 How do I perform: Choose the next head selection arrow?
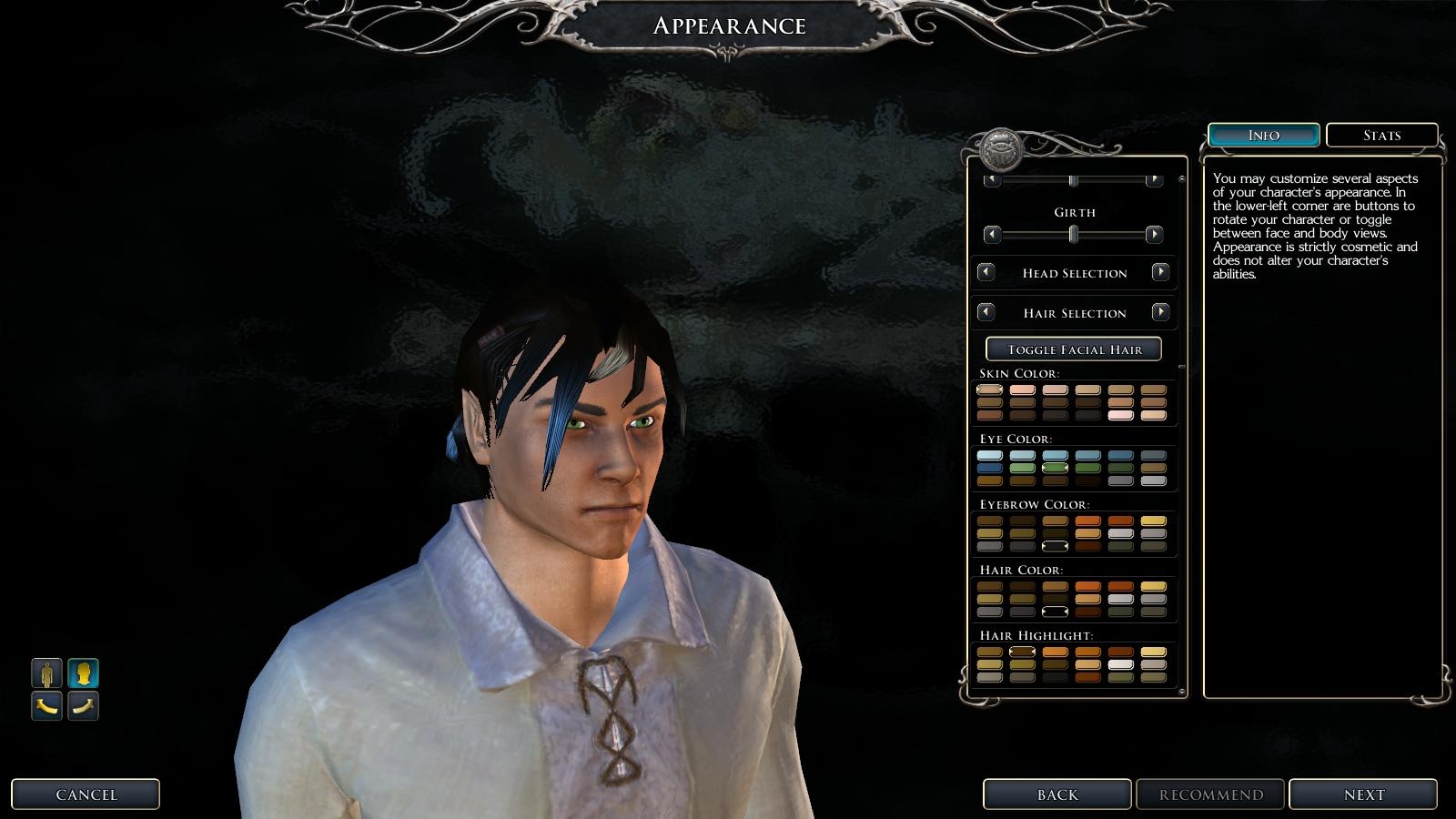(x=1160, y=272)
